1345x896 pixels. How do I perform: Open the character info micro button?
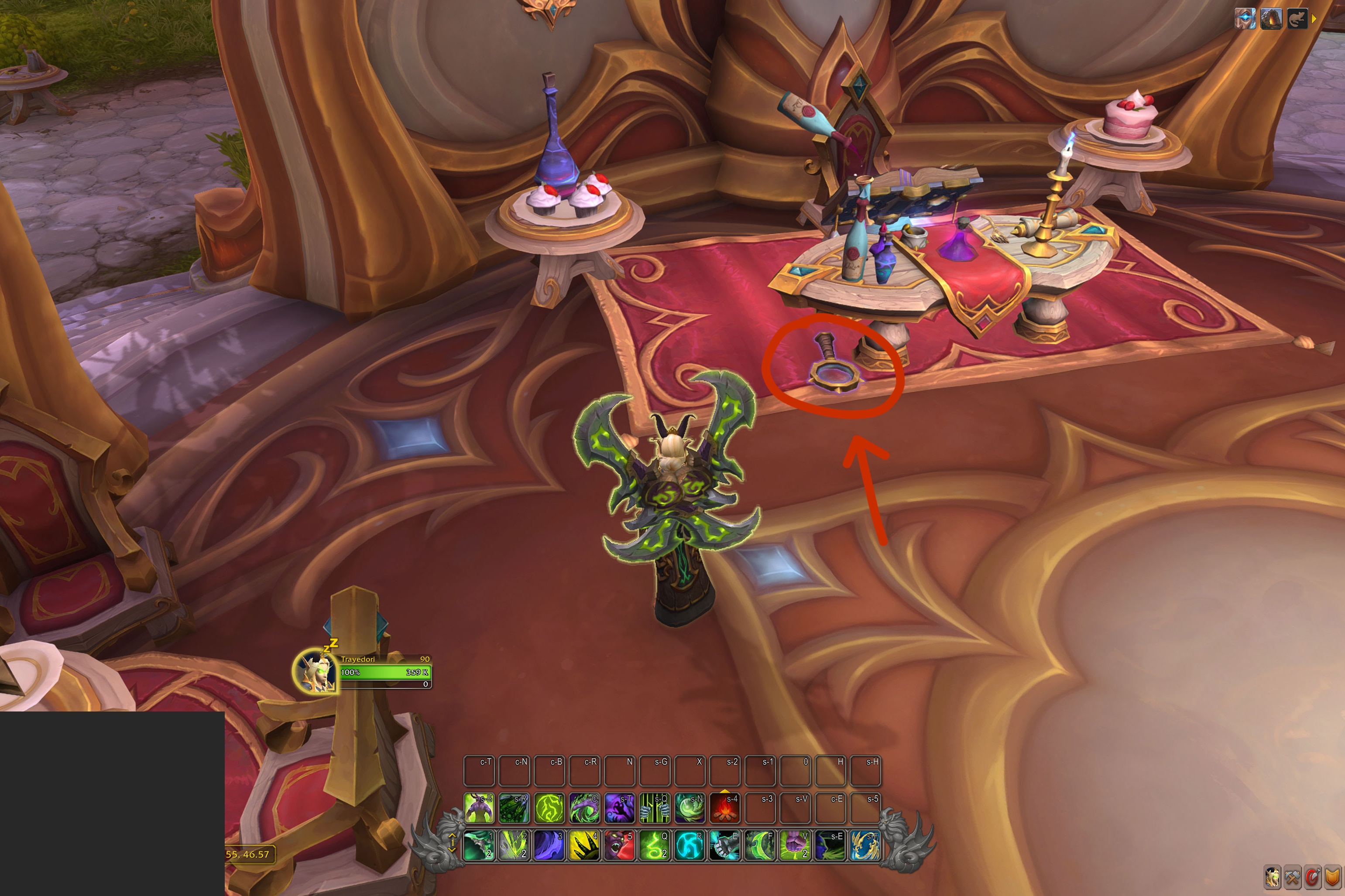(x=1273, y=877)
